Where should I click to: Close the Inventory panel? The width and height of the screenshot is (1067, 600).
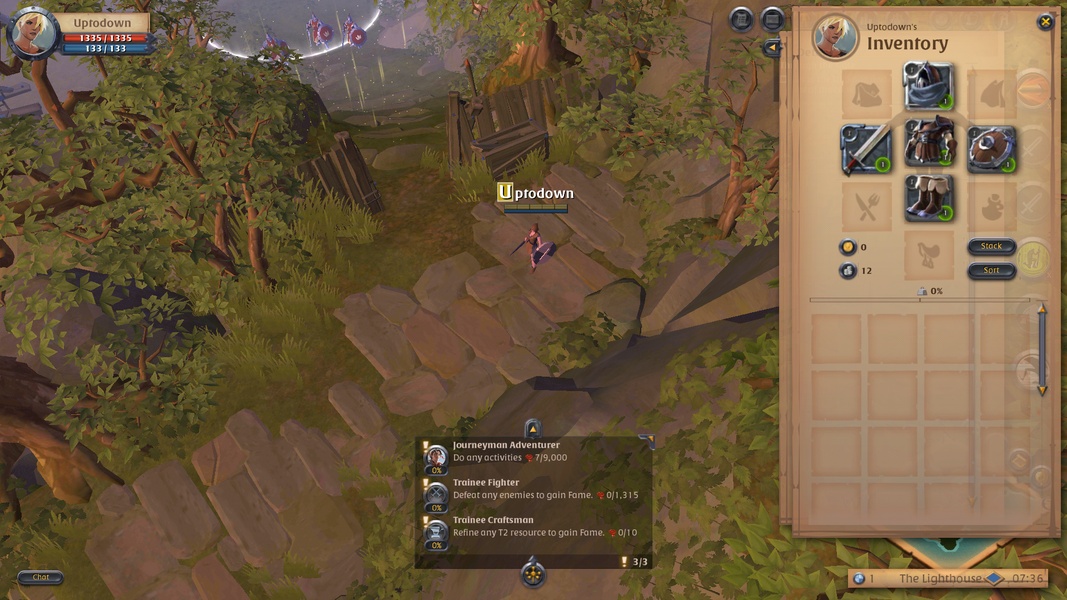1045,22
